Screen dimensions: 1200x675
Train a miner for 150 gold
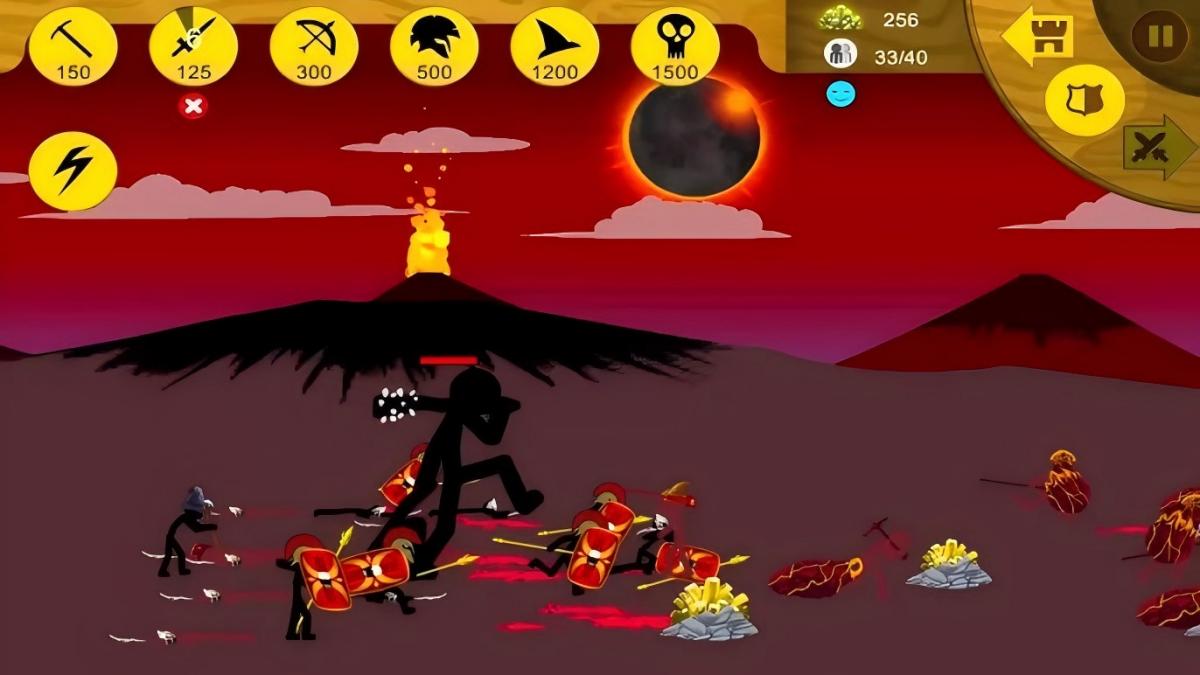(73, 47)
